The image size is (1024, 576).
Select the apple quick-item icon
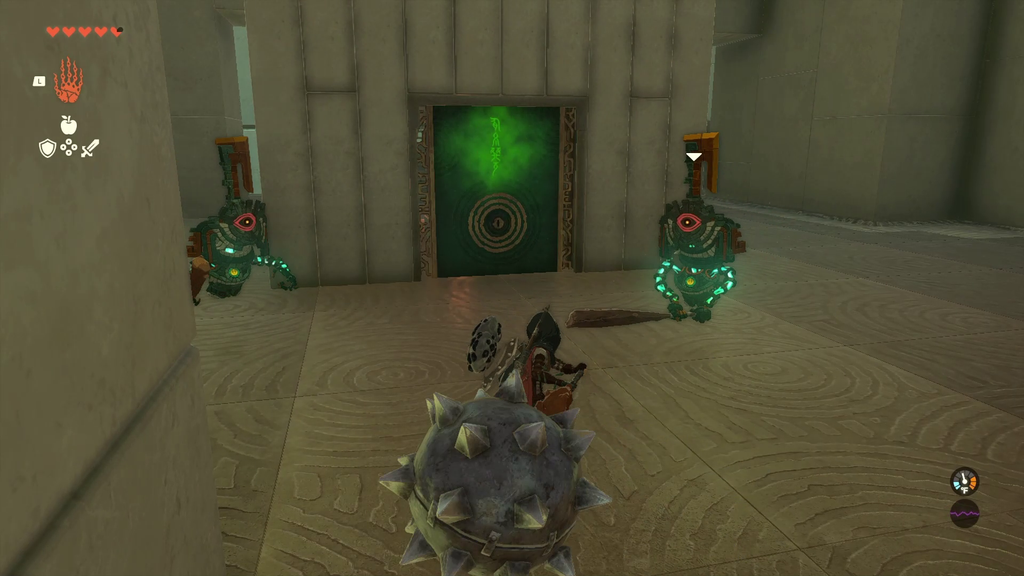pyautogui.click(x=68, y=125)
